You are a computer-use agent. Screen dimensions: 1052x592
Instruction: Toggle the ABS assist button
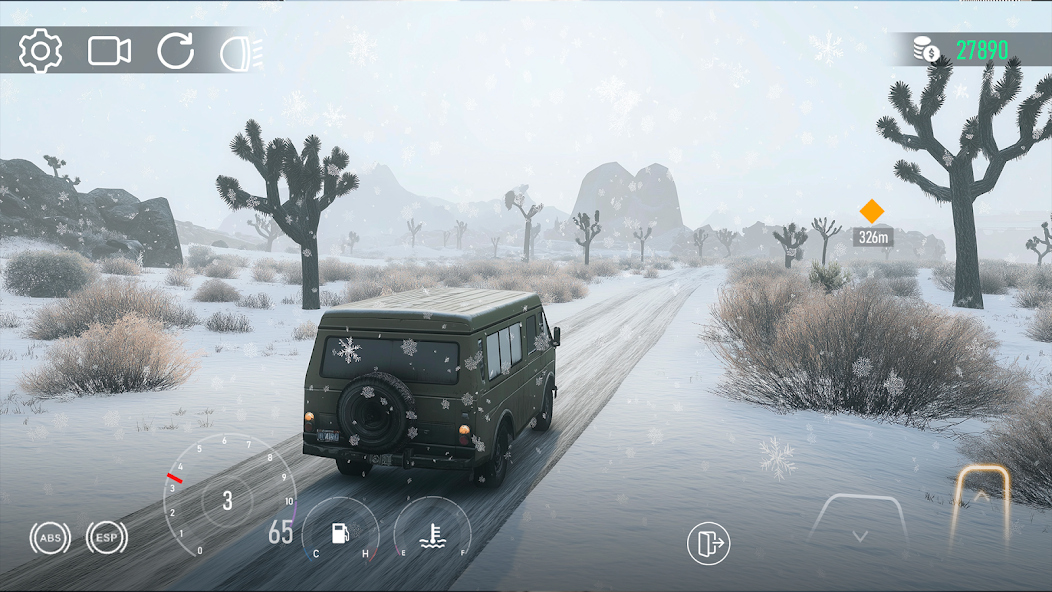point(49,538)
